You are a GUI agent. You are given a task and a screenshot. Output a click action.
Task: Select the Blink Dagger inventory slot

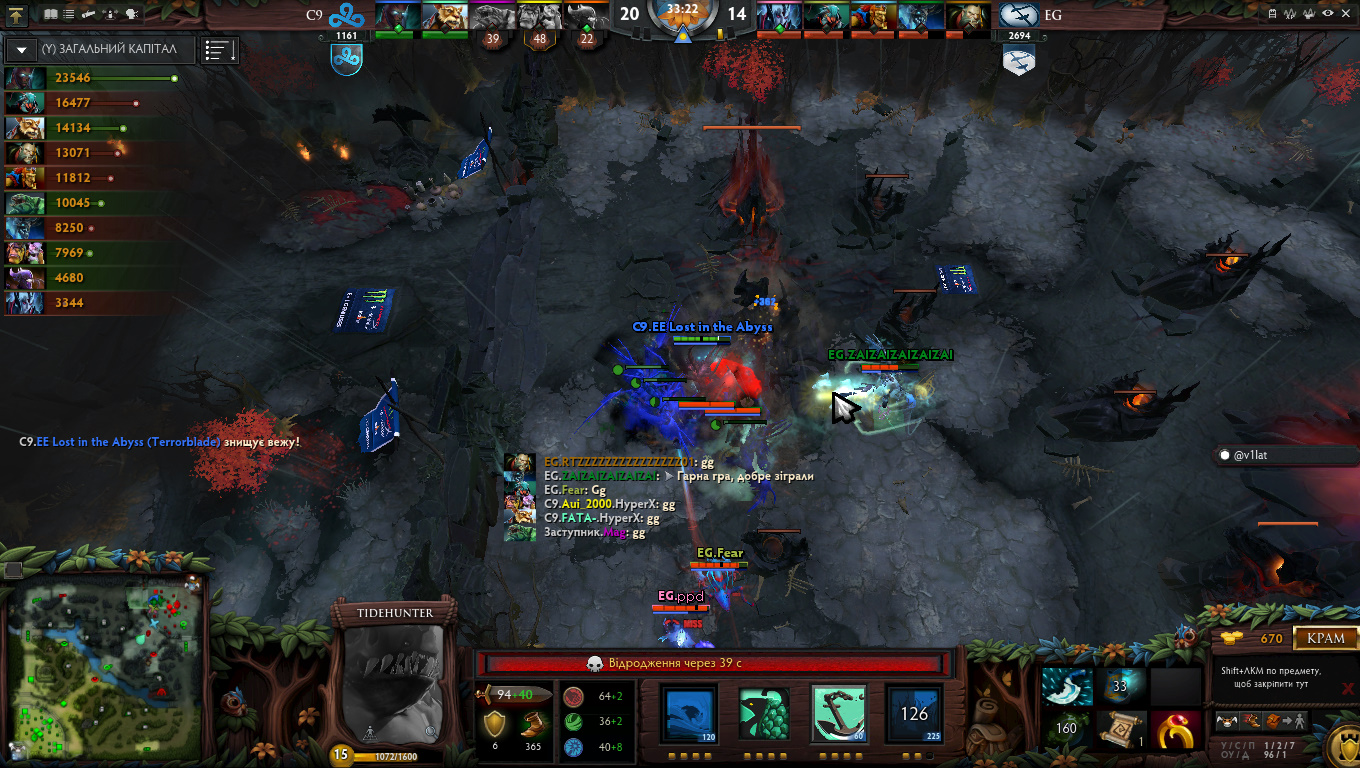click(1068, 687)
